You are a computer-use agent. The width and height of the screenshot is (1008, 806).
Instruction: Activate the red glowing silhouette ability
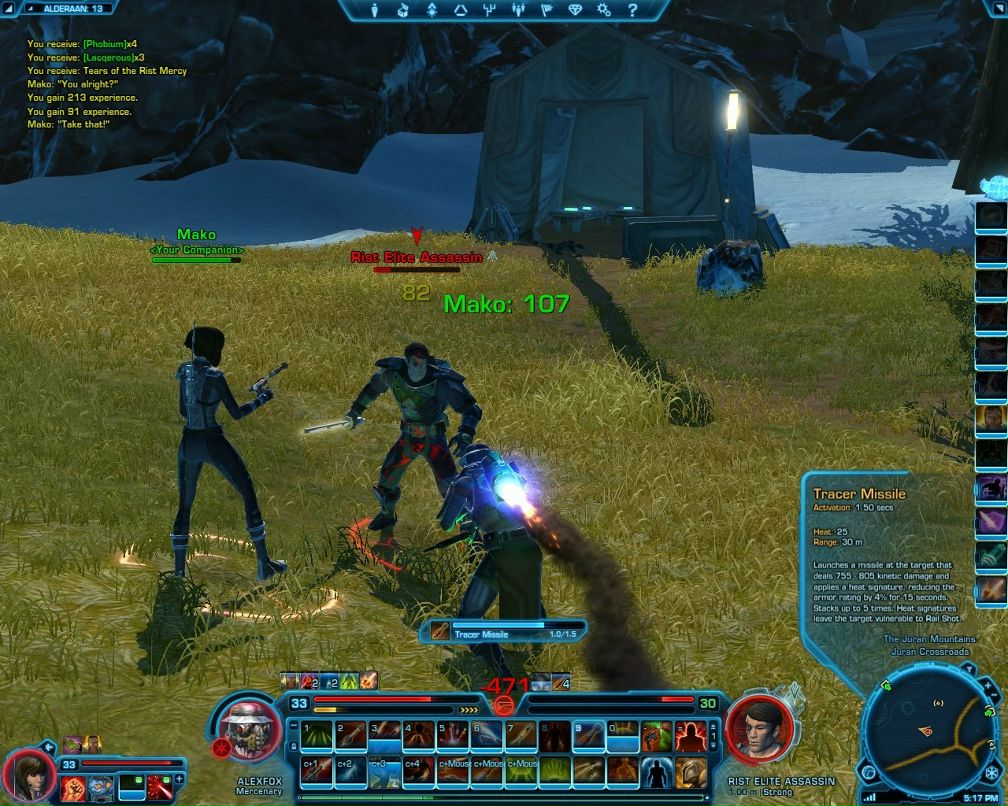pos(688,736)
